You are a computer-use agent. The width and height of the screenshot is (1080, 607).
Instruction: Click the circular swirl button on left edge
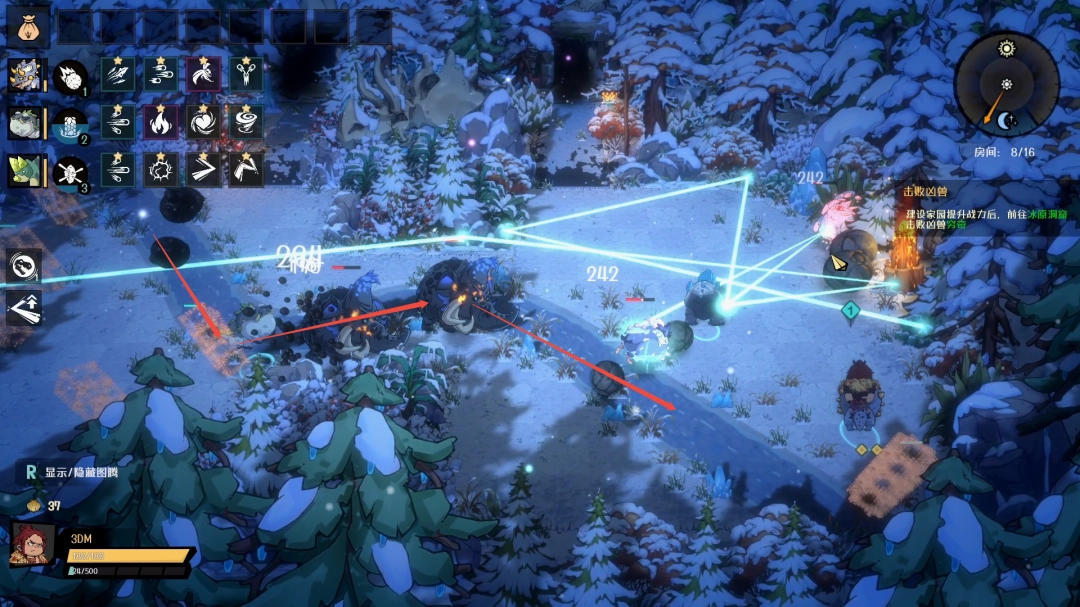23,266
